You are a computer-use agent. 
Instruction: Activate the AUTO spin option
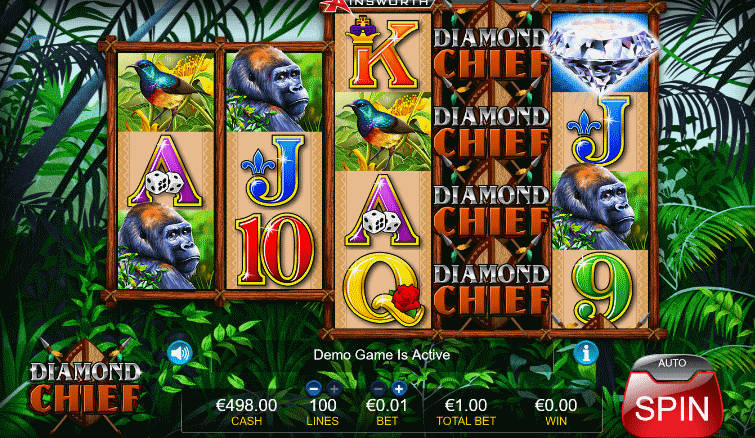point(672,363)
